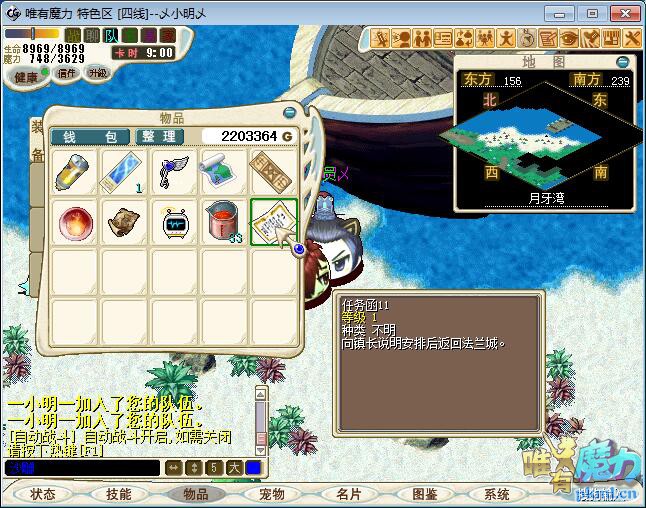Viewport: 646px width, 508px height.
Task: Select the fire orb item slot
Action: click(x=73, y=221)
